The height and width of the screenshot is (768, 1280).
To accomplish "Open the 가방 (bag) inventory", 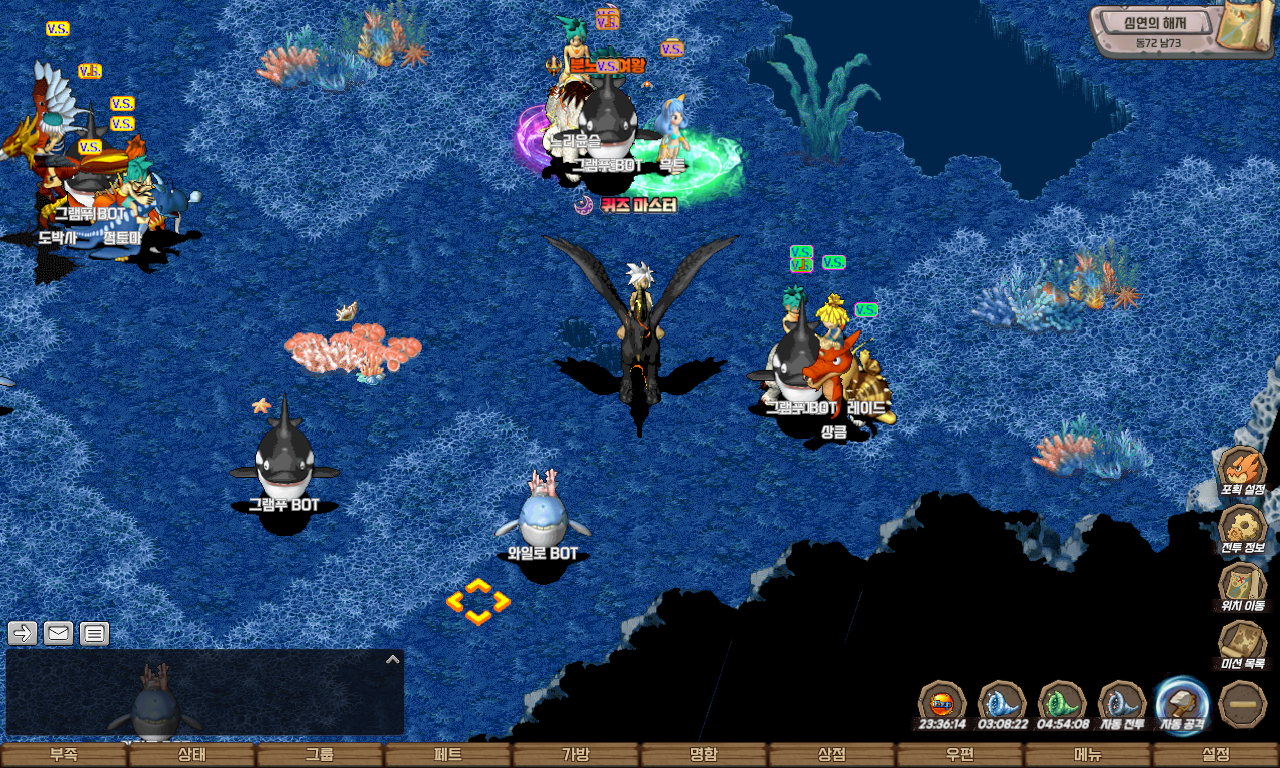I will coord(576,755).
